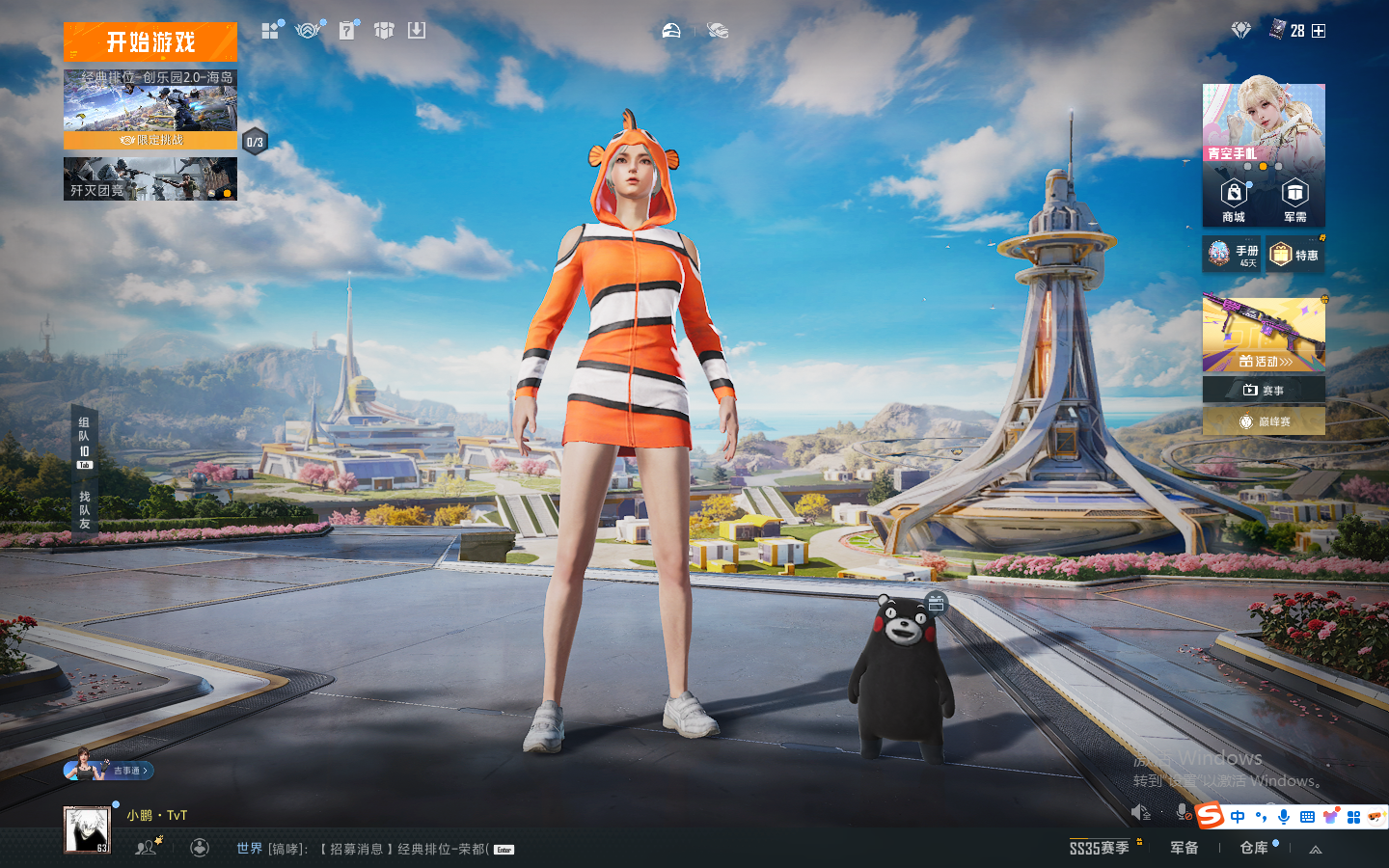Add currency with the plus button
This screenshot has width=1389, height=868.
pyautogui.click(x=1319, y=31)
